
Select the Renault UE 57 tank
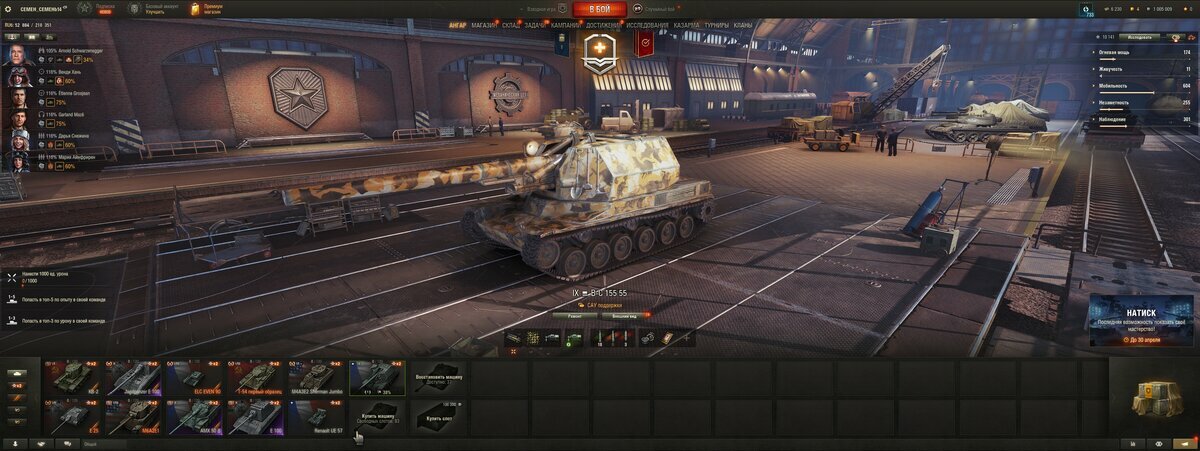317,416
